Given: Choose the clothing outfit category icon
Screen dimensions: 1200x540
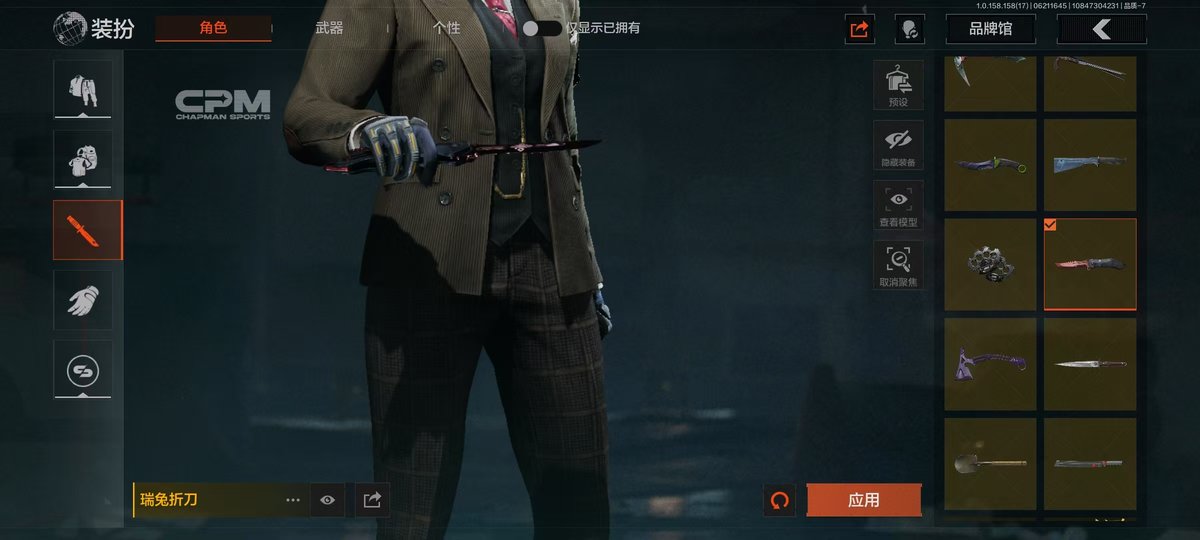Looking at the screenshot, I should [x=83, y=88].
